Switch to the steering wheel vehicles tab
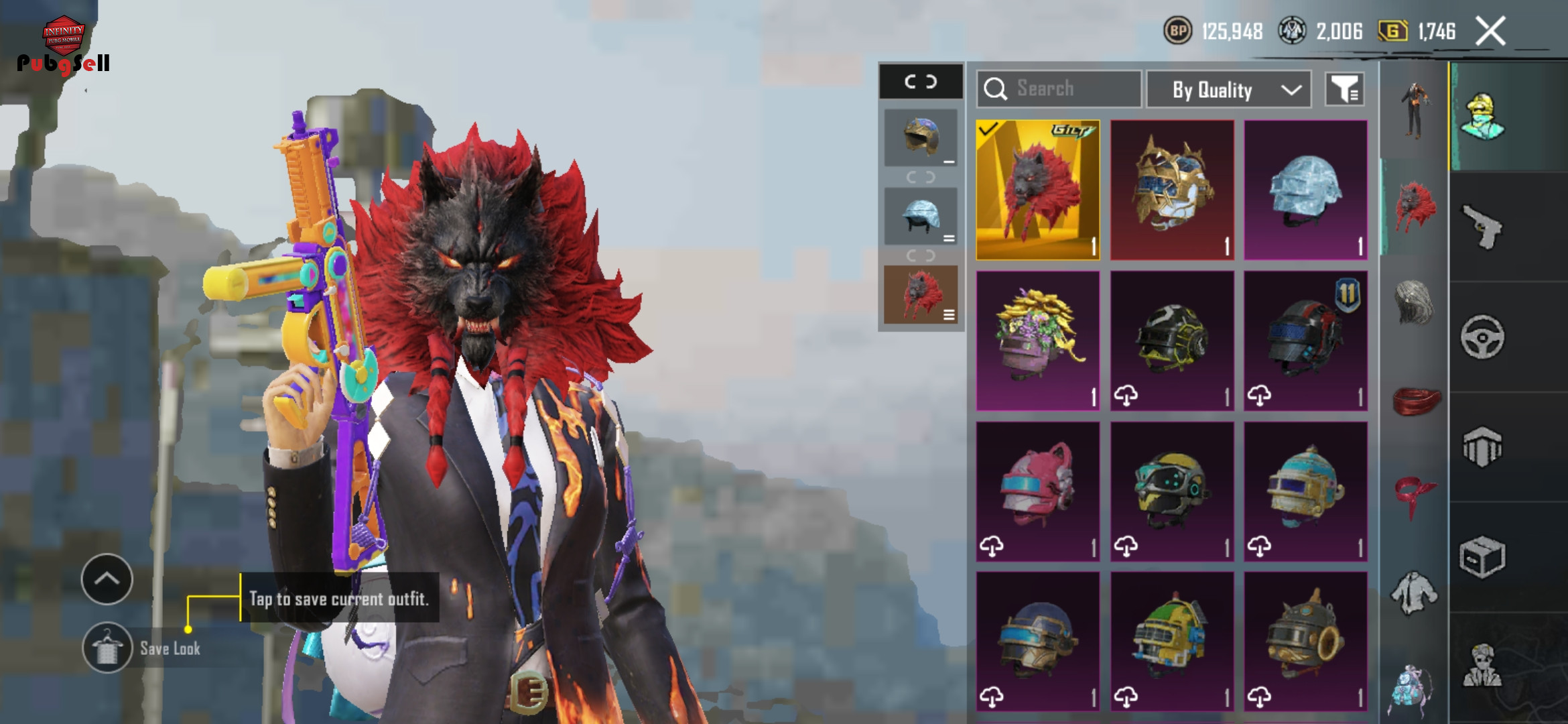 pos(1482,337)
